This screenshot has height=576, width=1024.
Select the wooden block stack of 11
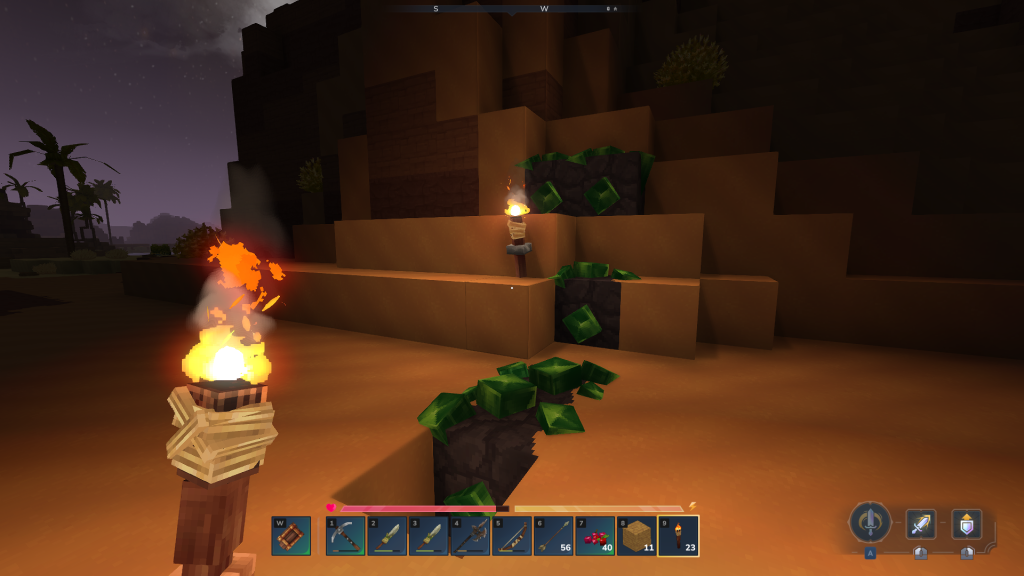coord(636,536)
